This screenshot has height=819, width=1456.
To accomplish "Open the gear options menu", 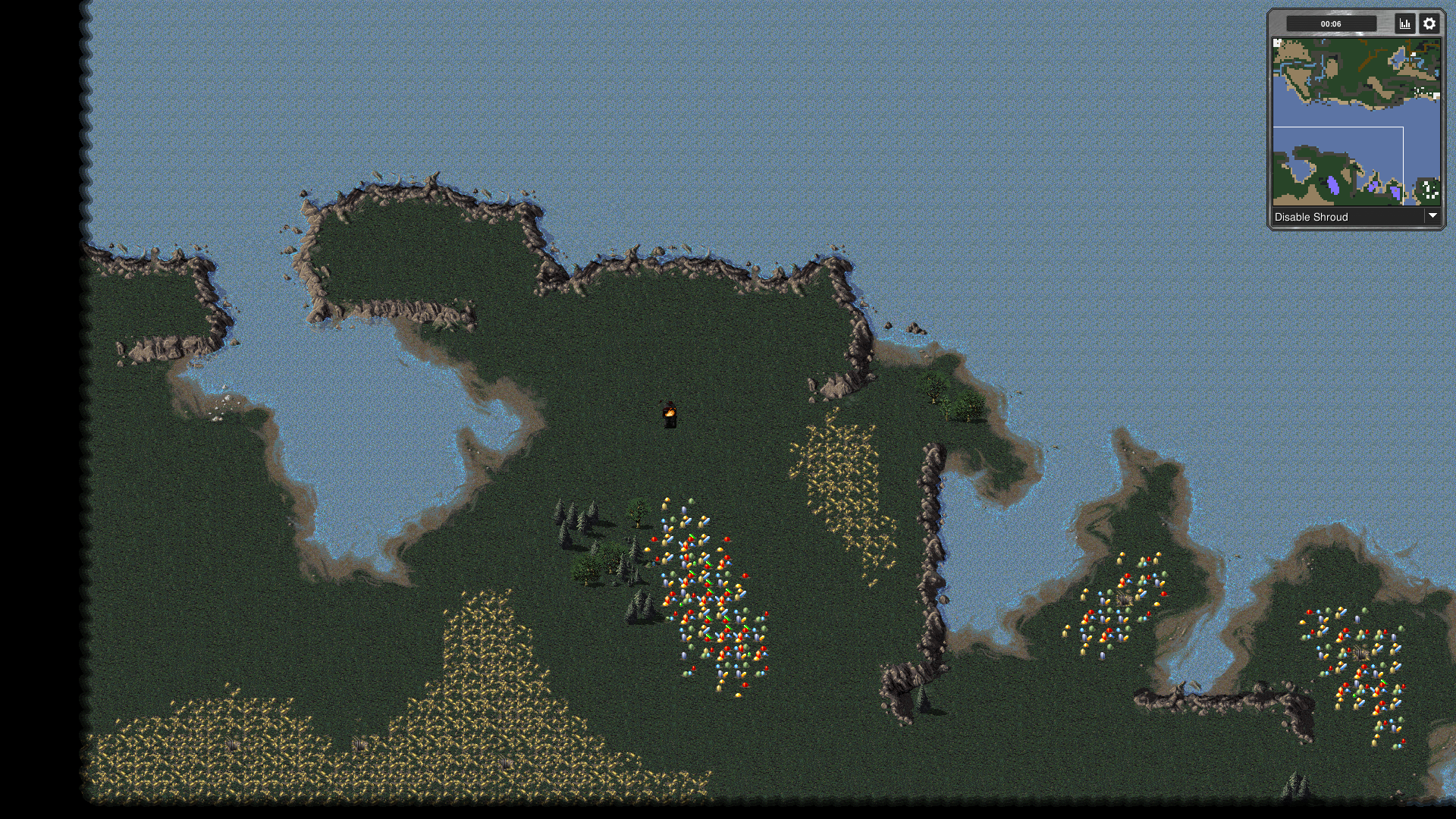I will pos(1429,24).
